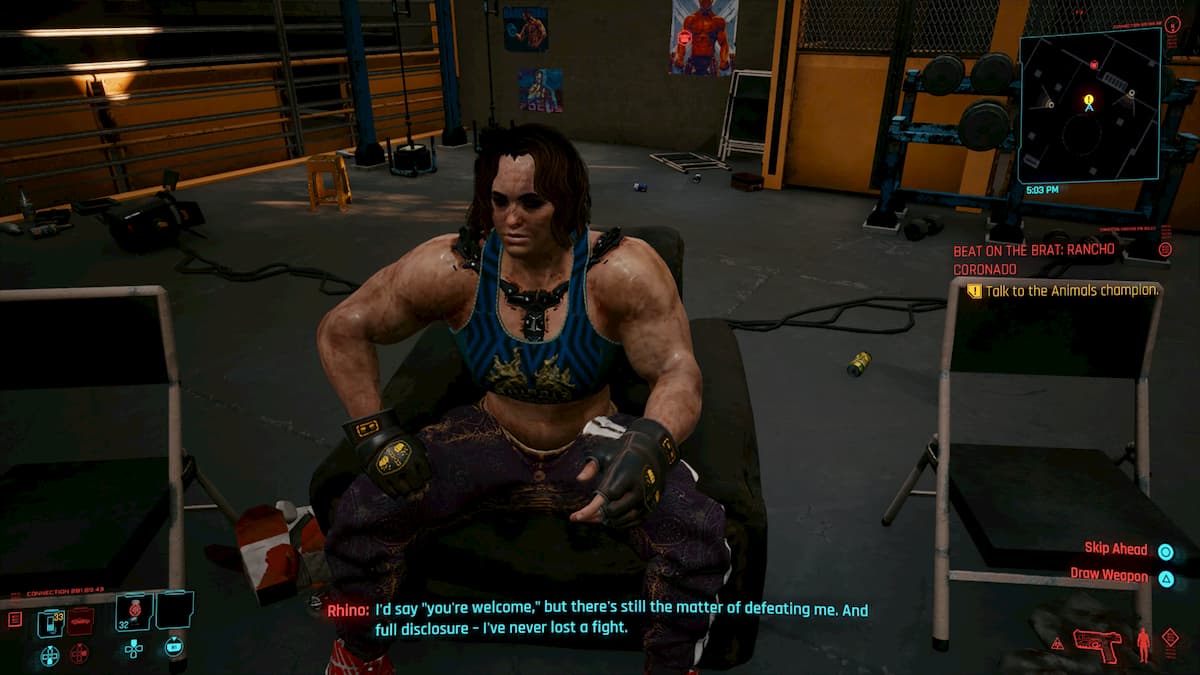This screenshot has width=1200, height=675.
Task: Choose the Skip Ahead prompt label
Action: 1116,549
